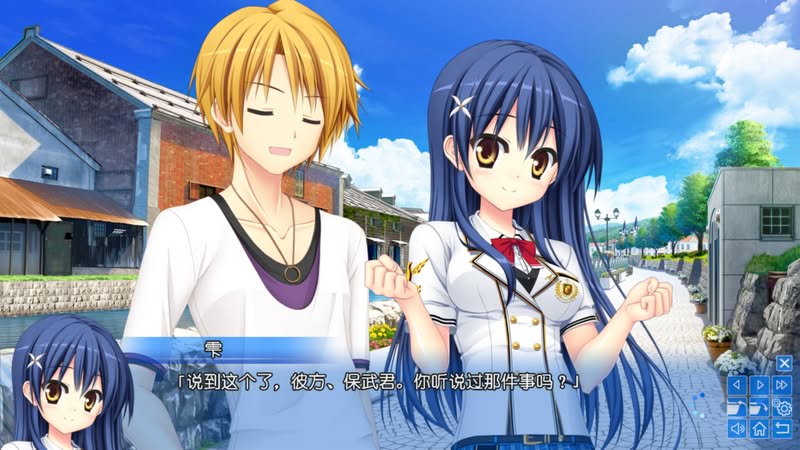Click the left-pointing triangle back button
This screenshot has height=450, width=800.
pyautogui.click(x=737, y=385)
